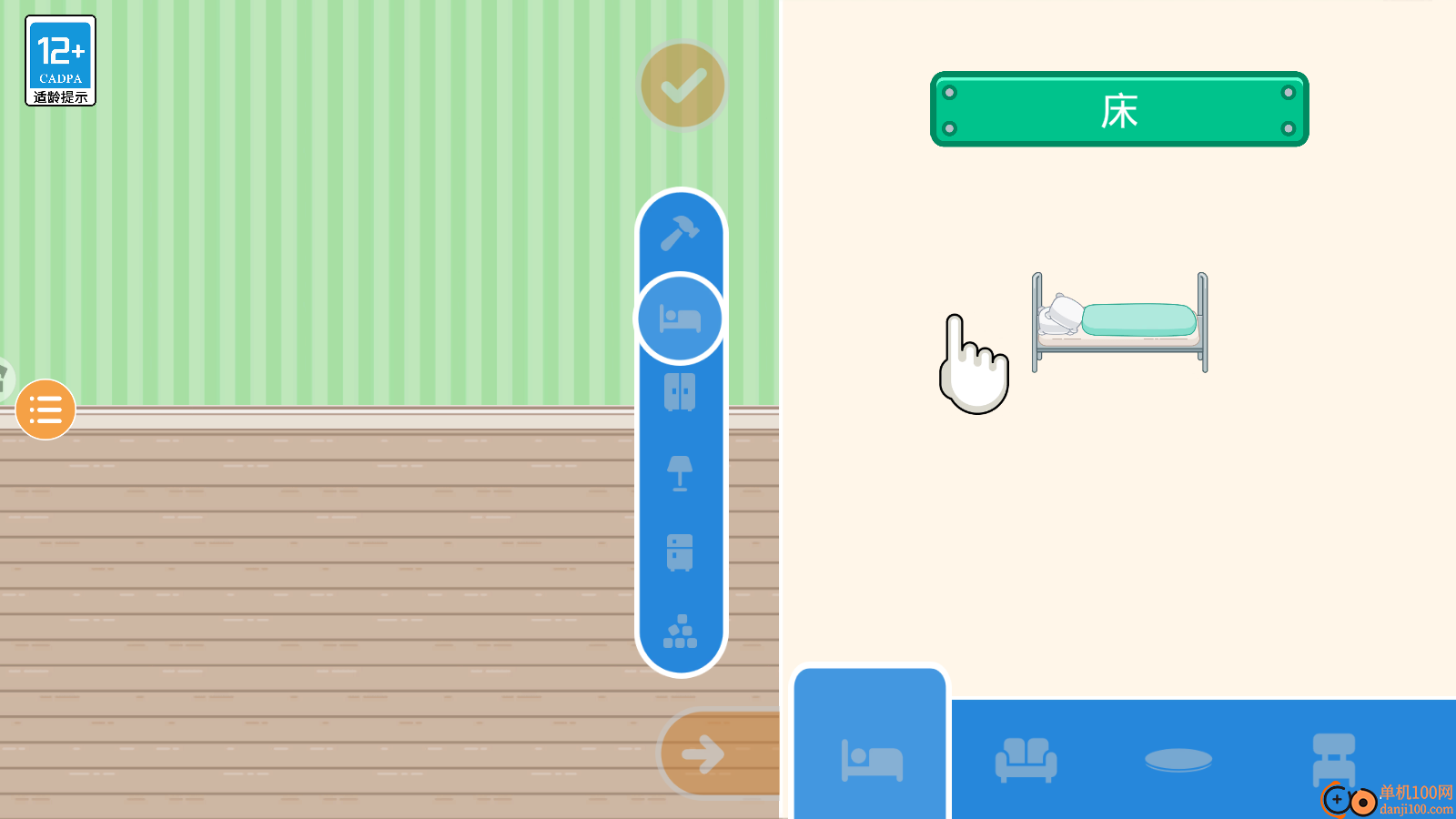Select the lamp category
This screenshot has width=1456, height=819.
tap(680, 473)
